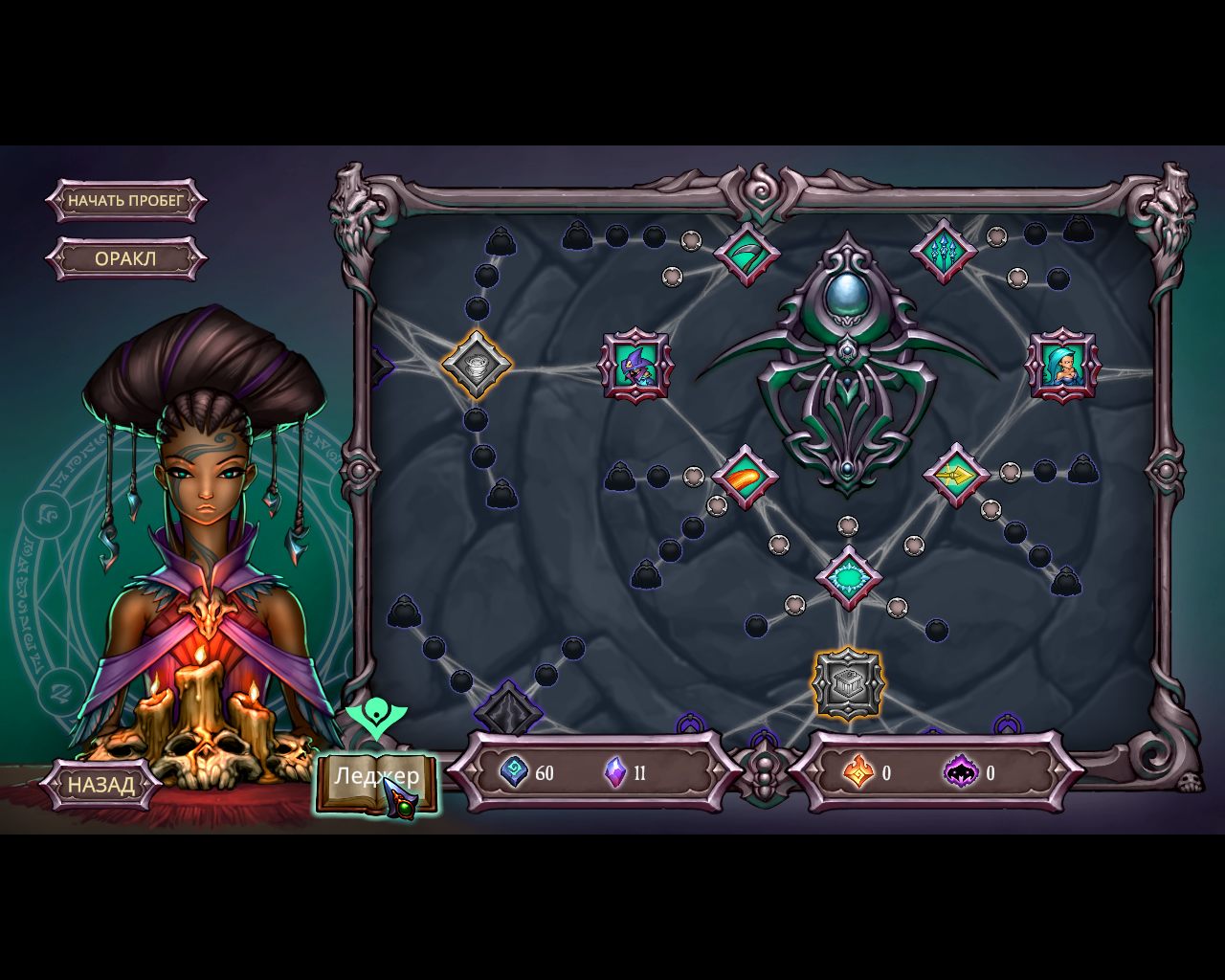
Task: Select the three icicles skill node
Action: click(945, 251)
